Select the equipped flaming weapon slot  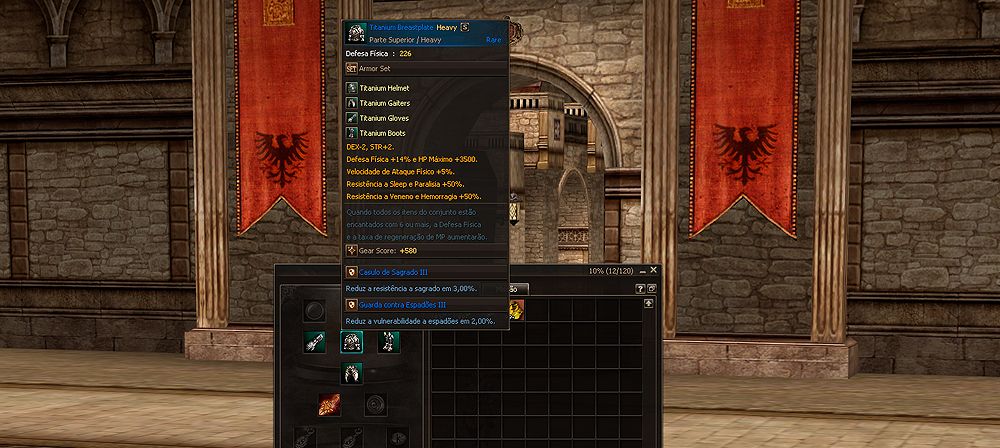(331, 404)
